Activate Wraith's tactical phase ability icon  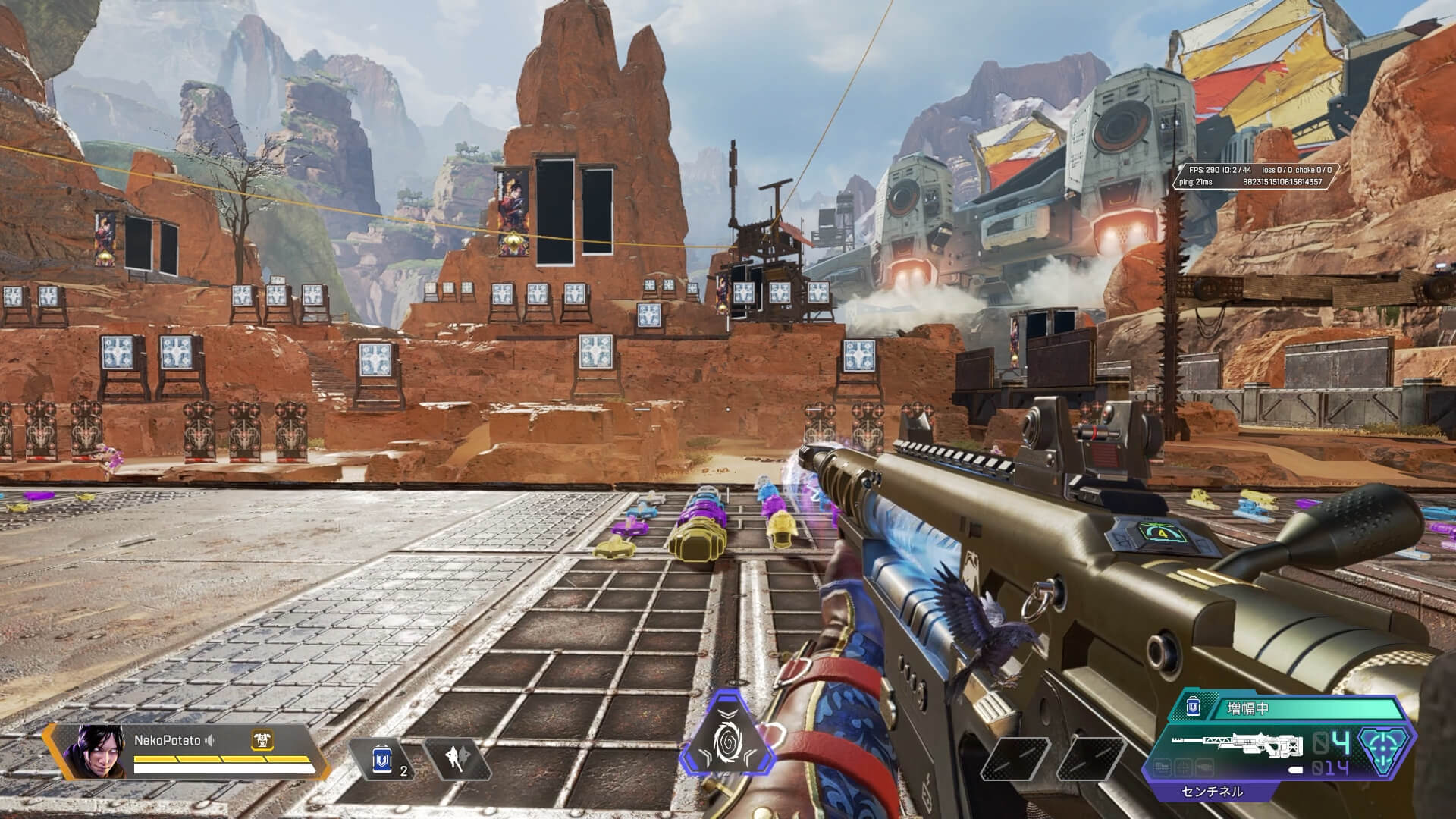(457, 760)
